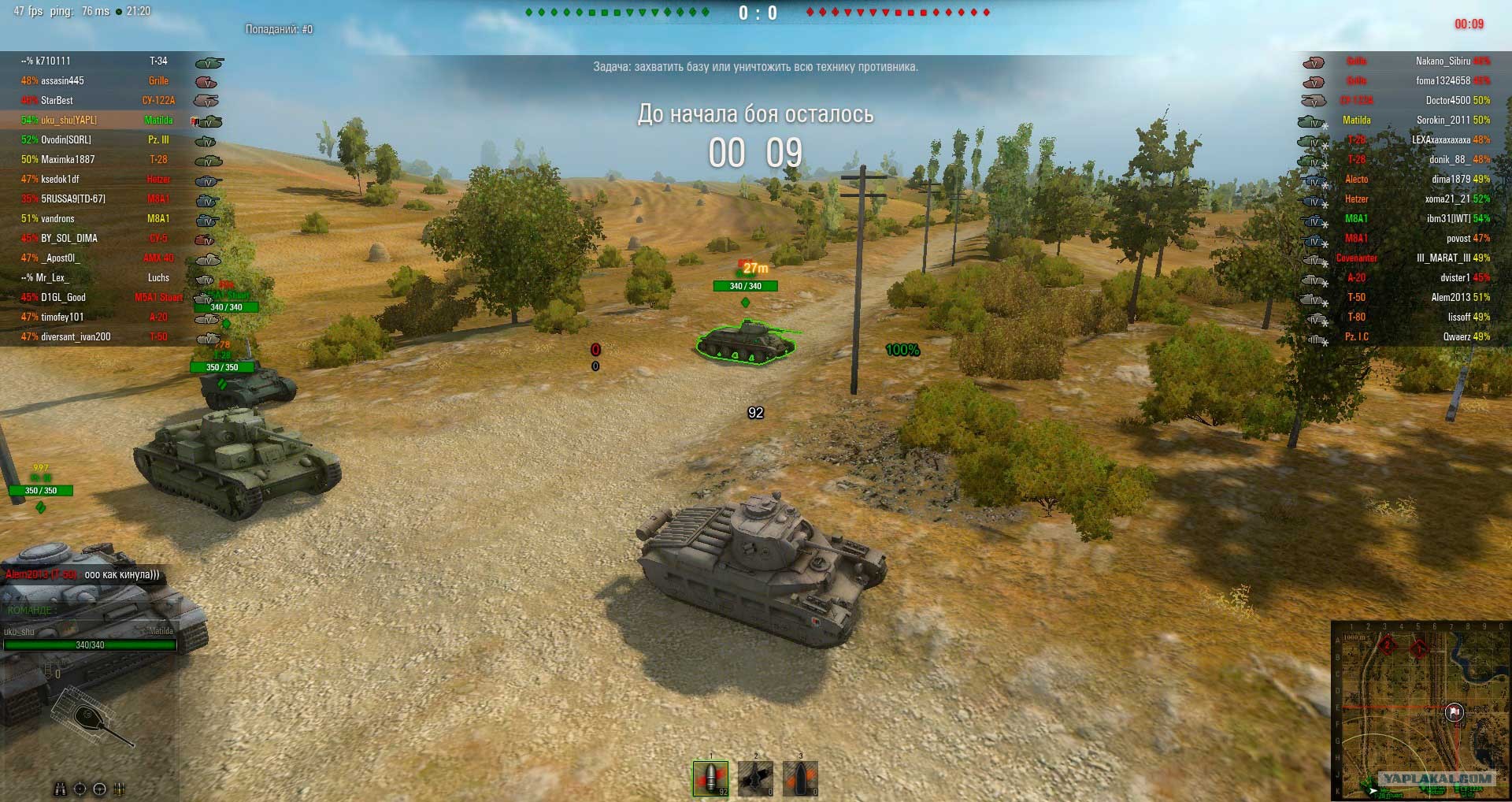Click the ammo shells loader icon

tap(120, 789)
